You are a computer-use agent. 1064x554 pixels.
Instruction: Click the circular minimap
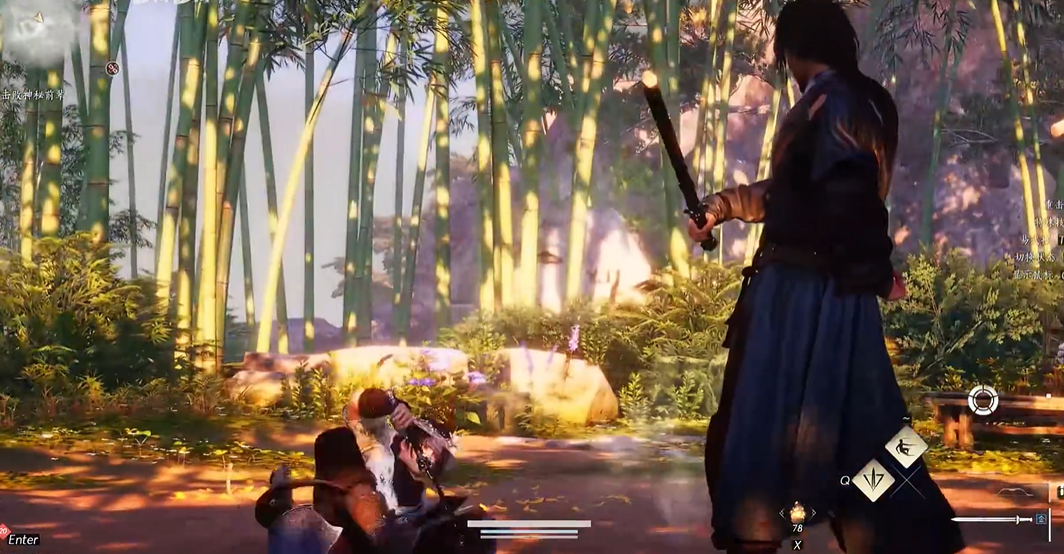[x=38, y=32]
